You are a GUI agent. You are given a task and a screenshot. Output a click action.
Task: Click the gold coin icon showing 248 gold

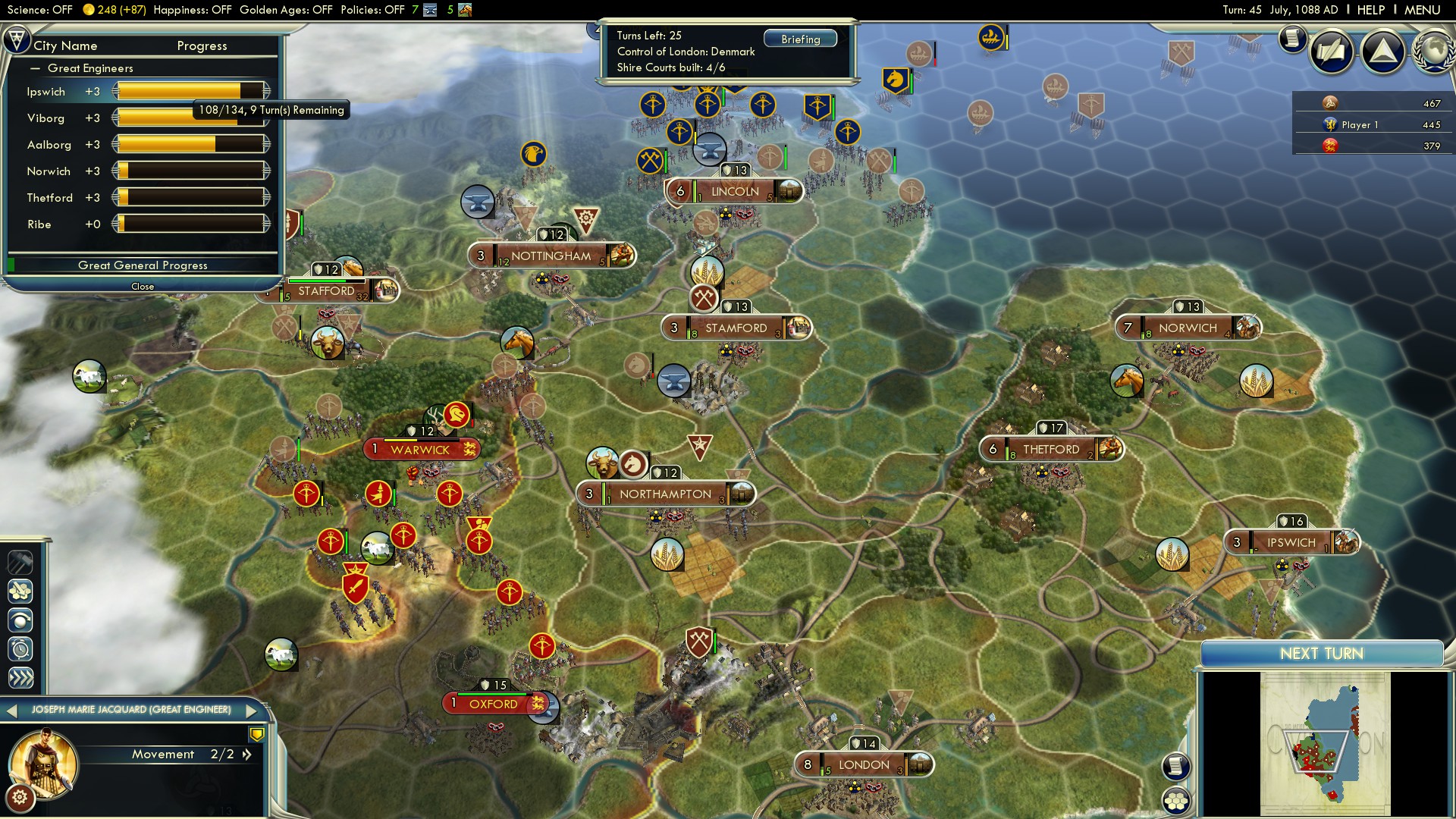[89, 10]
